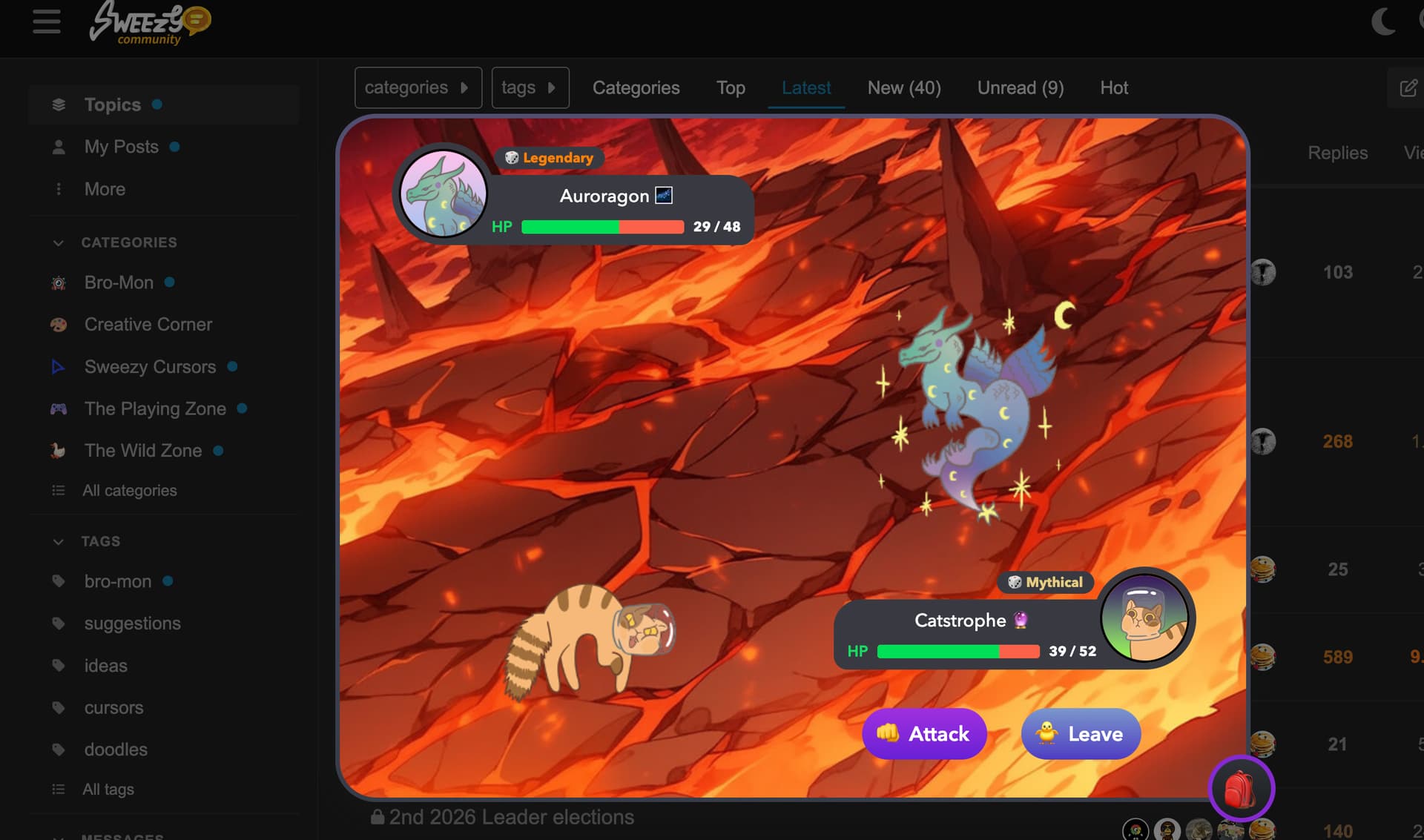Open My Posts in the sidebar
1424x840 pixels.
coord(121,147)
